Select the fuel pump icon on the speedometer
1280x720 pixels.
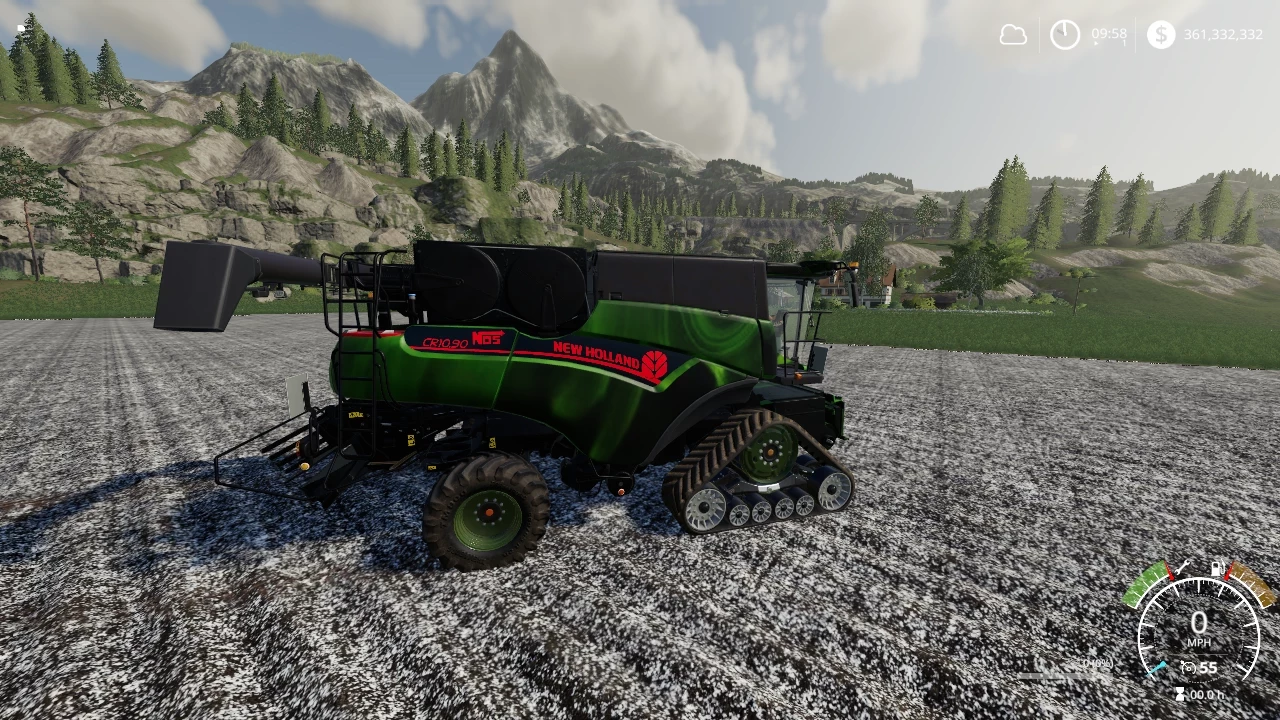tap(1217, 568)
